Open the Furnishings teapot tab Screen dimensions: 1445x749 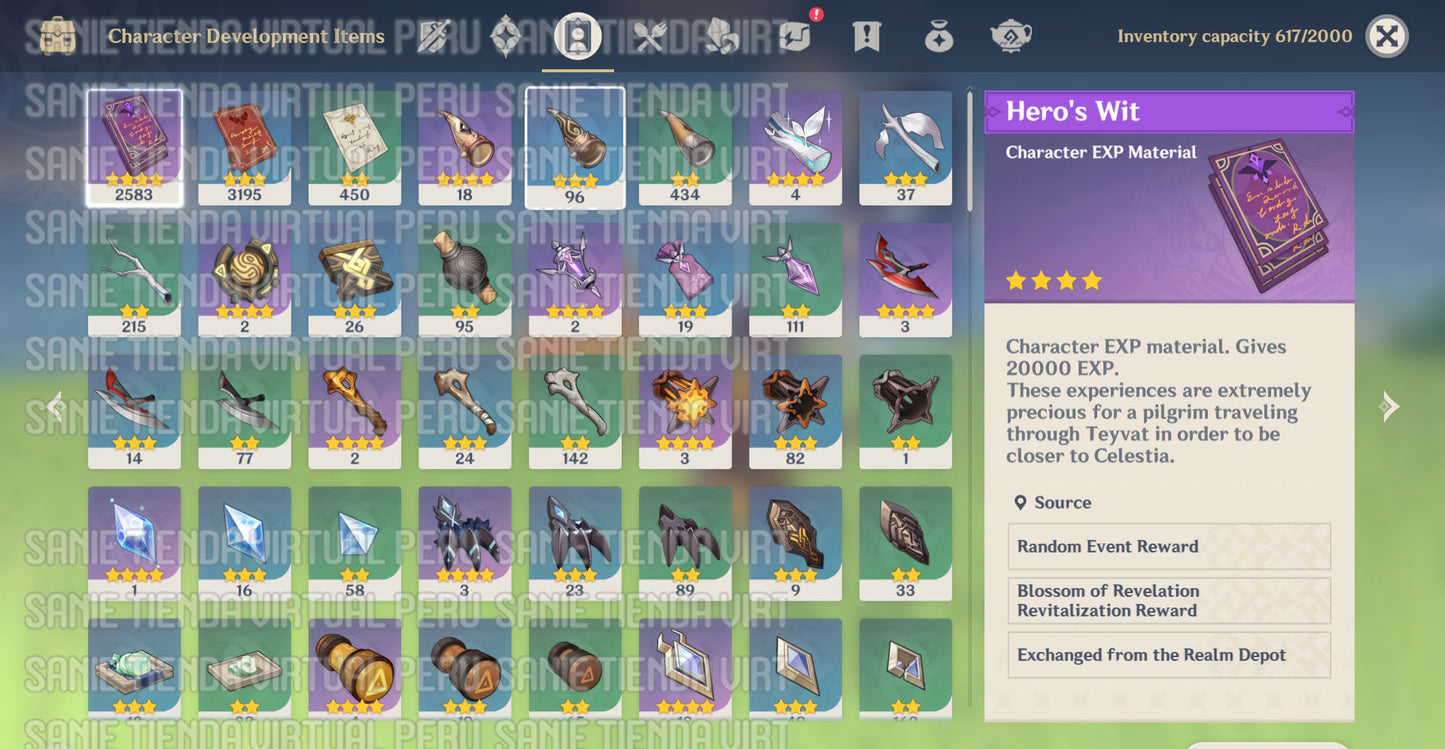point(1011,37)
